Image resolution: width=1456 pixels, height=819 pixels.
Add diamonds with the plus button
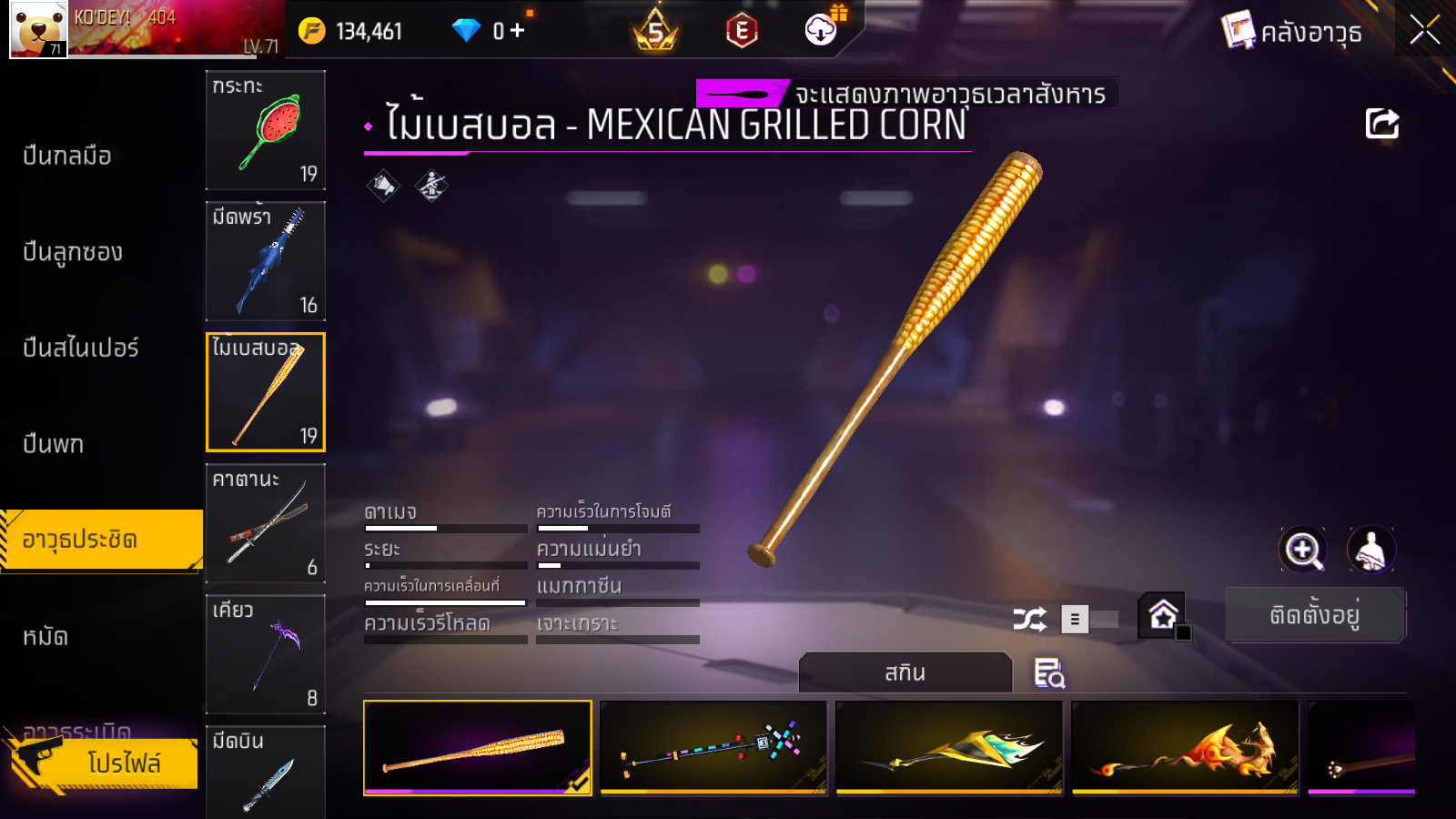(518, 31)
